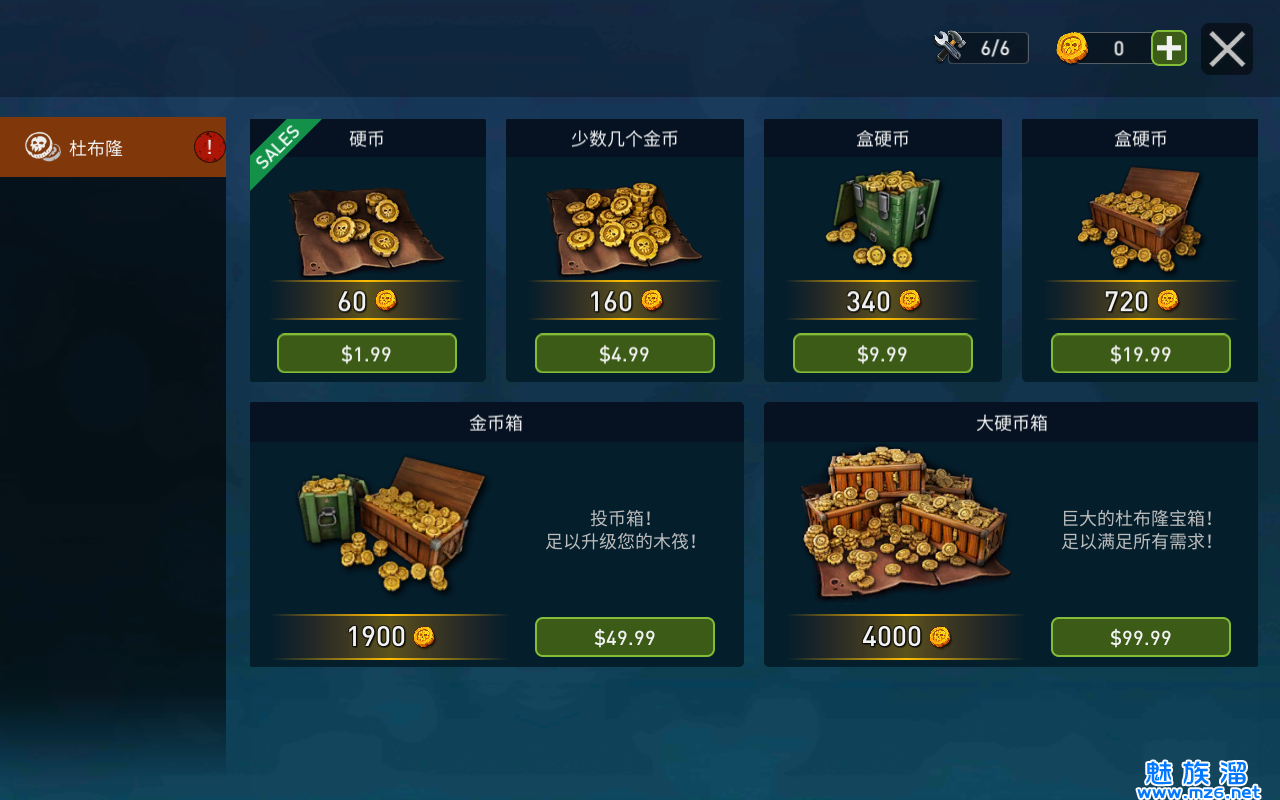Purchase the $19.99 box of coins
This screenshot has height=800, width=1280.
1141,354
